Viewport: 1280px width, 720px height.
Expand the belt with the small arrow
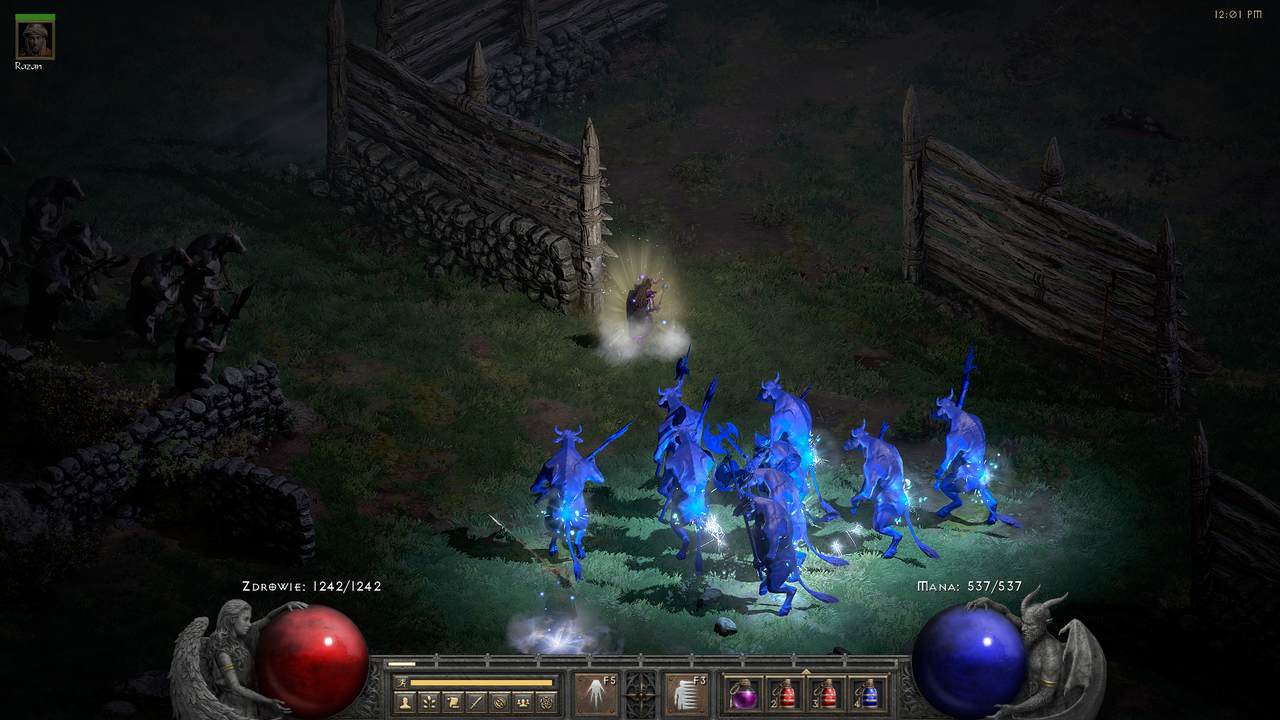tap(806, 671)
